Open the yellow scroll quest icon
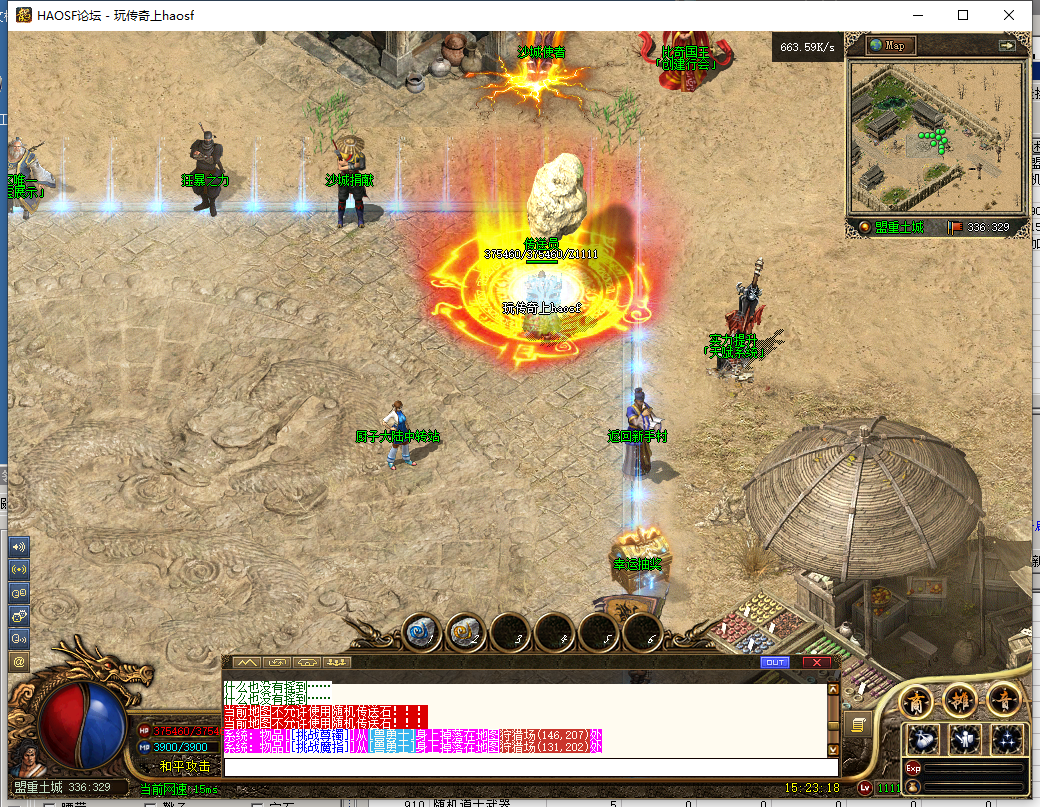Screen dimensions: 1040x807 (x=857, y=724)
